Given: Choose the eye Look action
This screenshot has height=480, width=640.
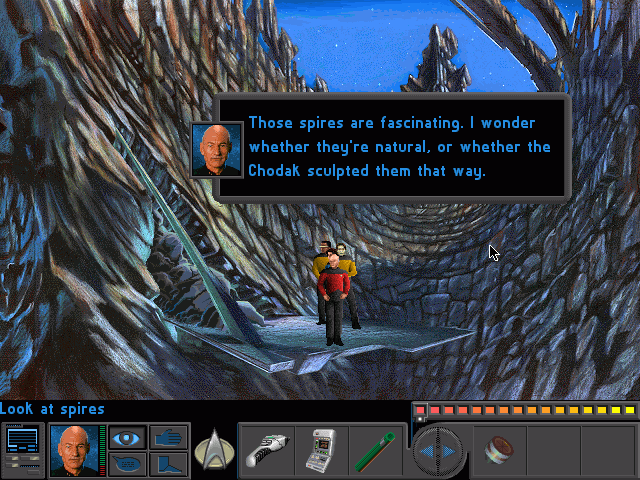Looking at the screenshot, I should 125,437.
